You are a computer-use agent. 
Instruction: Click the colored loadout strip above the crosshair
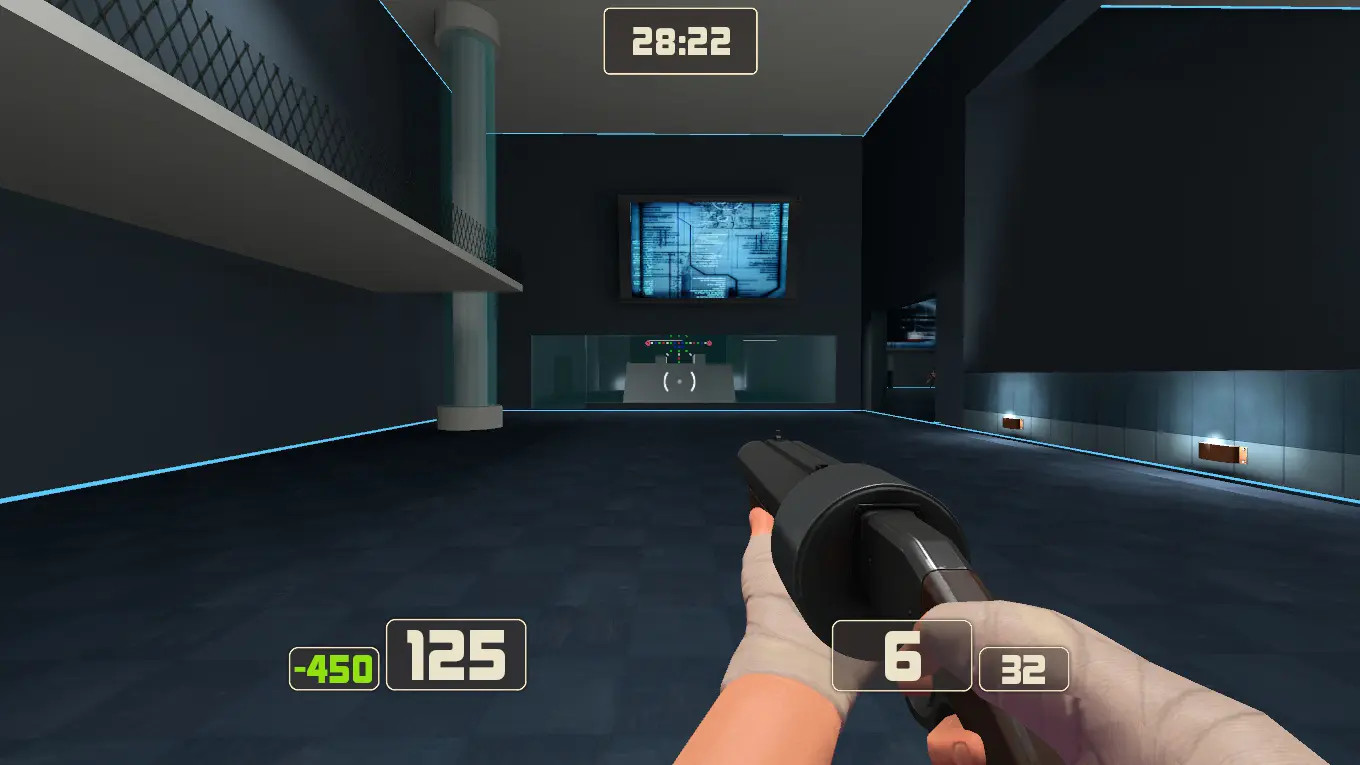click(x=678, y=345)
